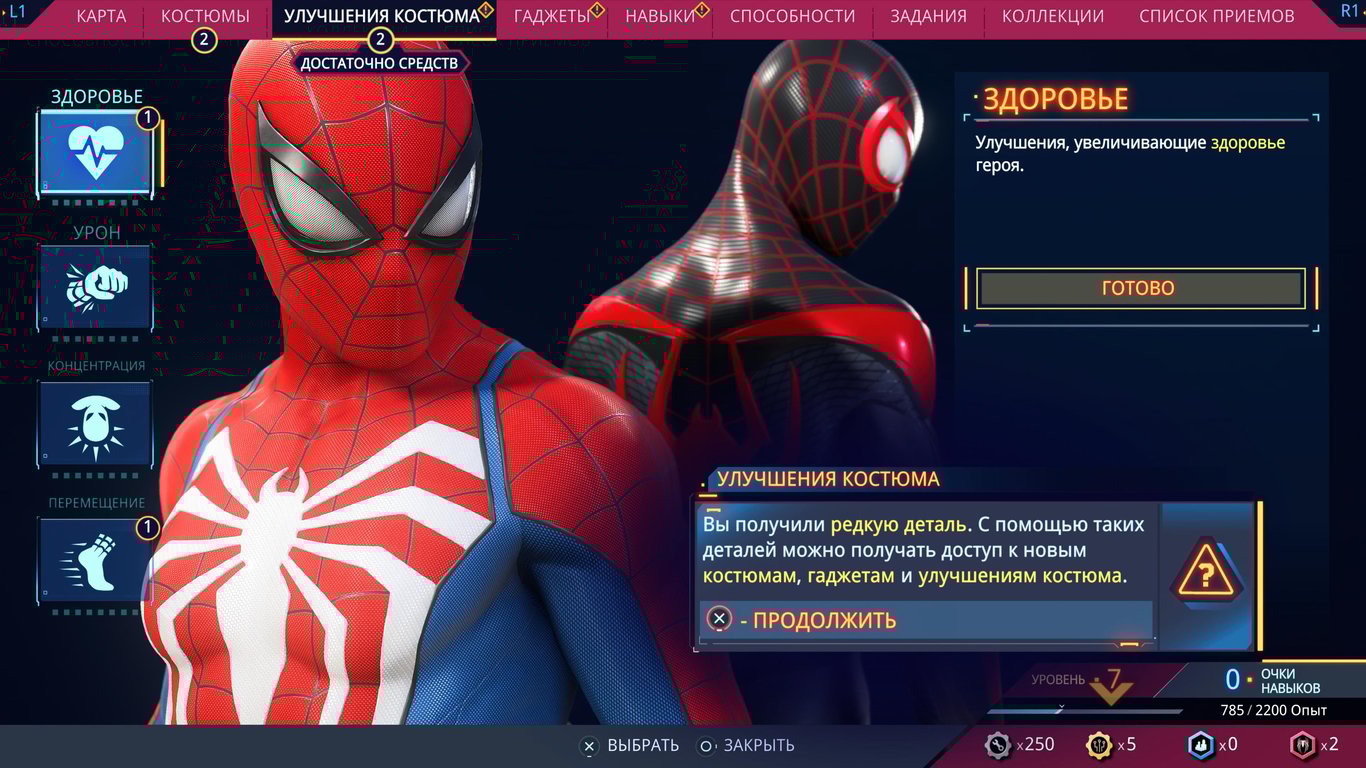The width and height of the screenshot is (1366, 768).
Task: Click the Готово button
Action: tap(1138, 288)
